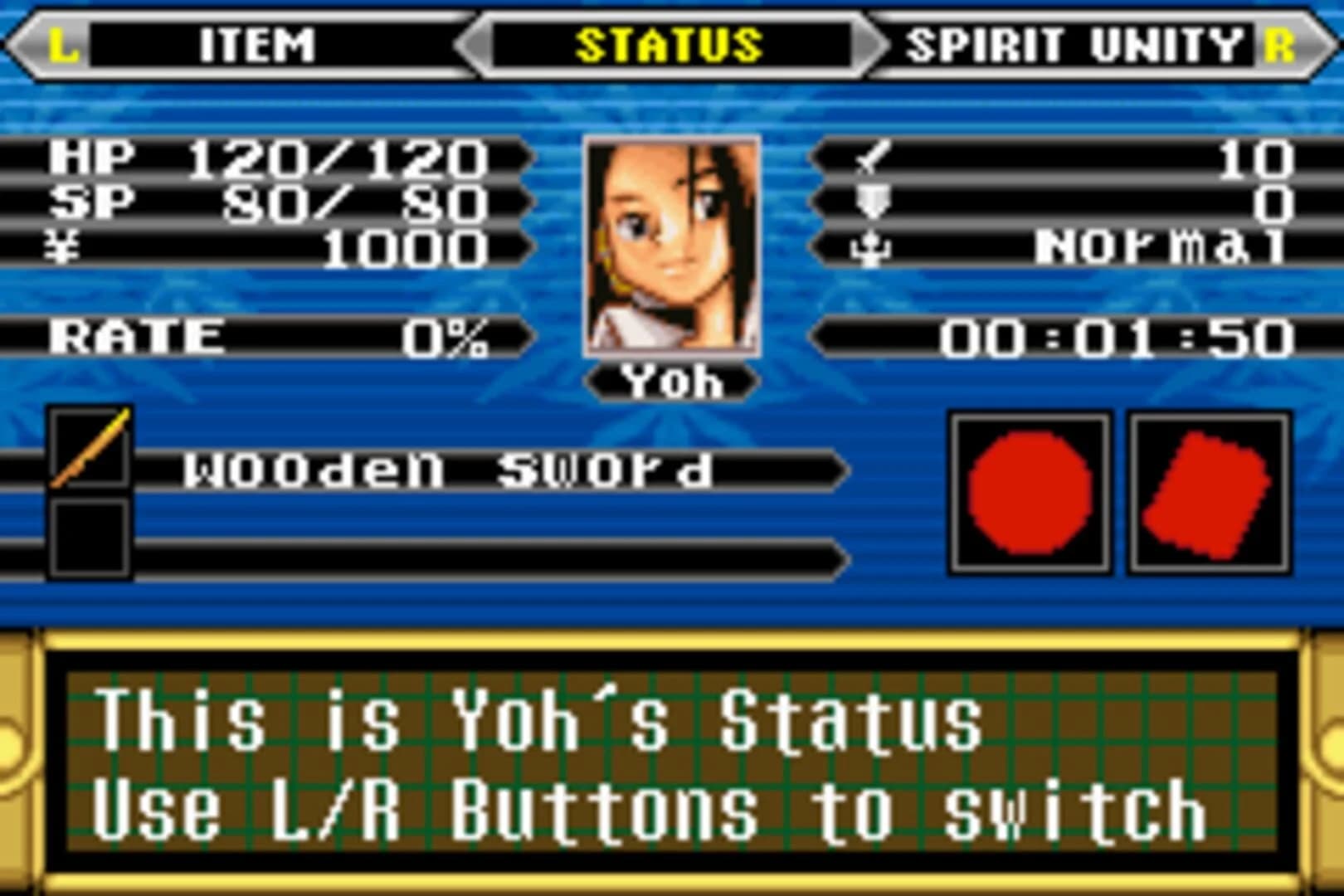
Task: Click Yoh's character portrait
Action: coord(670,245)
